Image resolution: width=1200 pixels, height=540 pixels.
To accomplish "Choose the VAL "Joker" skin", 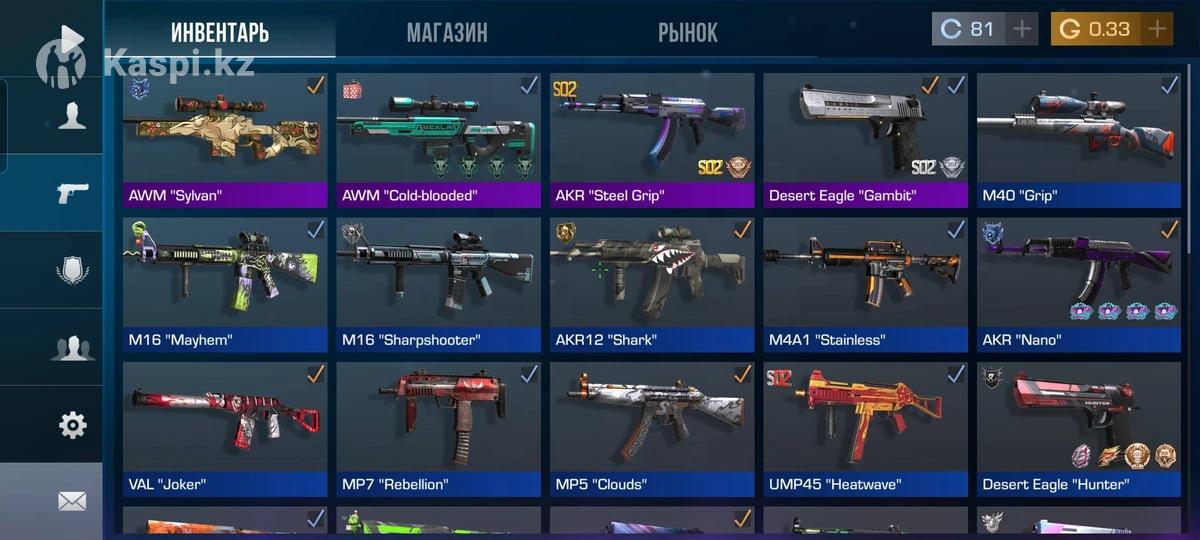I will click(225, 428).
